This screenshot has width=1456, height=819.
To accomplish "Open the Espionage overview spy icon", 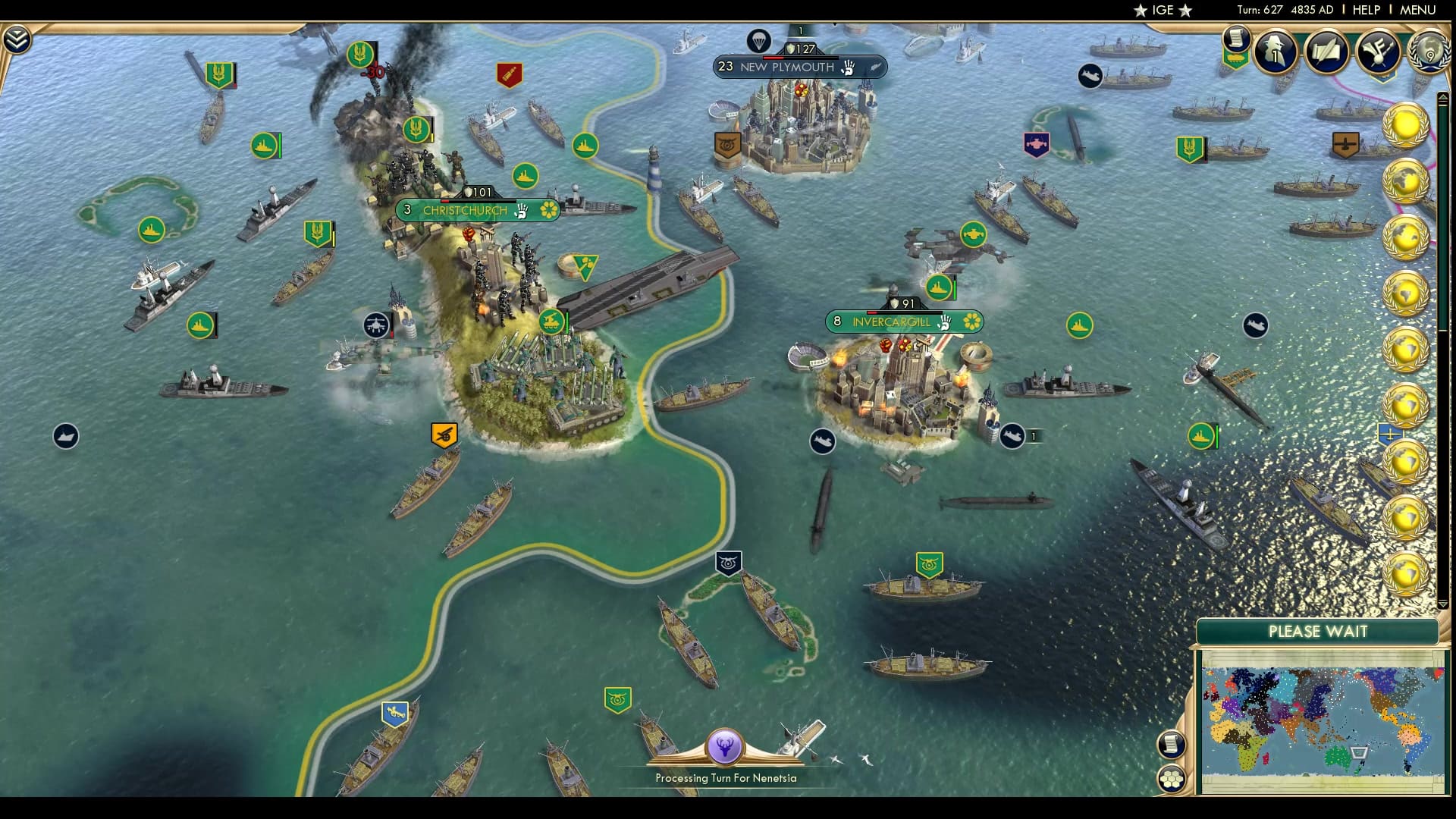I will tap(1275, 53).
